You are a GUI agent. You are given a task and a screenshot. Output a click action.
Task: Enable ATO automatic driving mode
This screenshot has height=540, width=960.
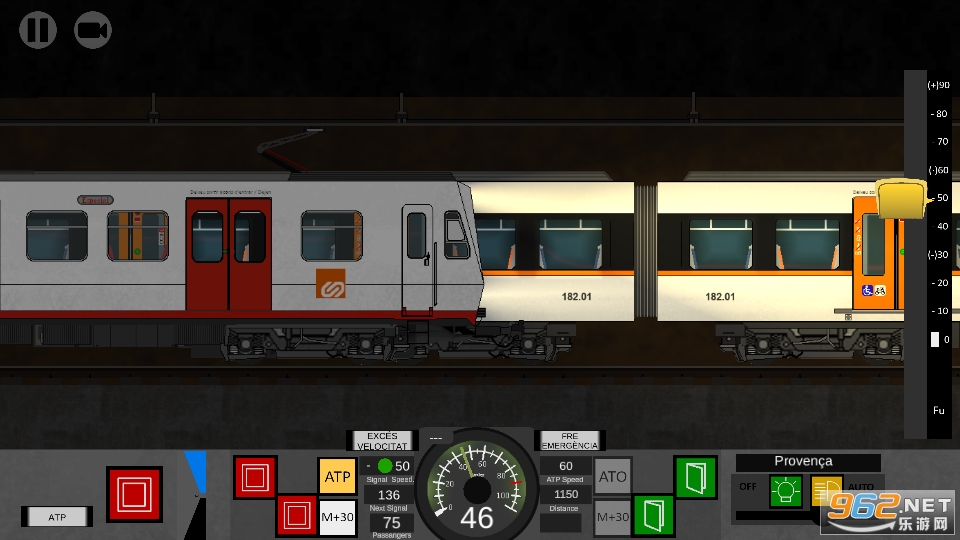(x=612, y=477)
